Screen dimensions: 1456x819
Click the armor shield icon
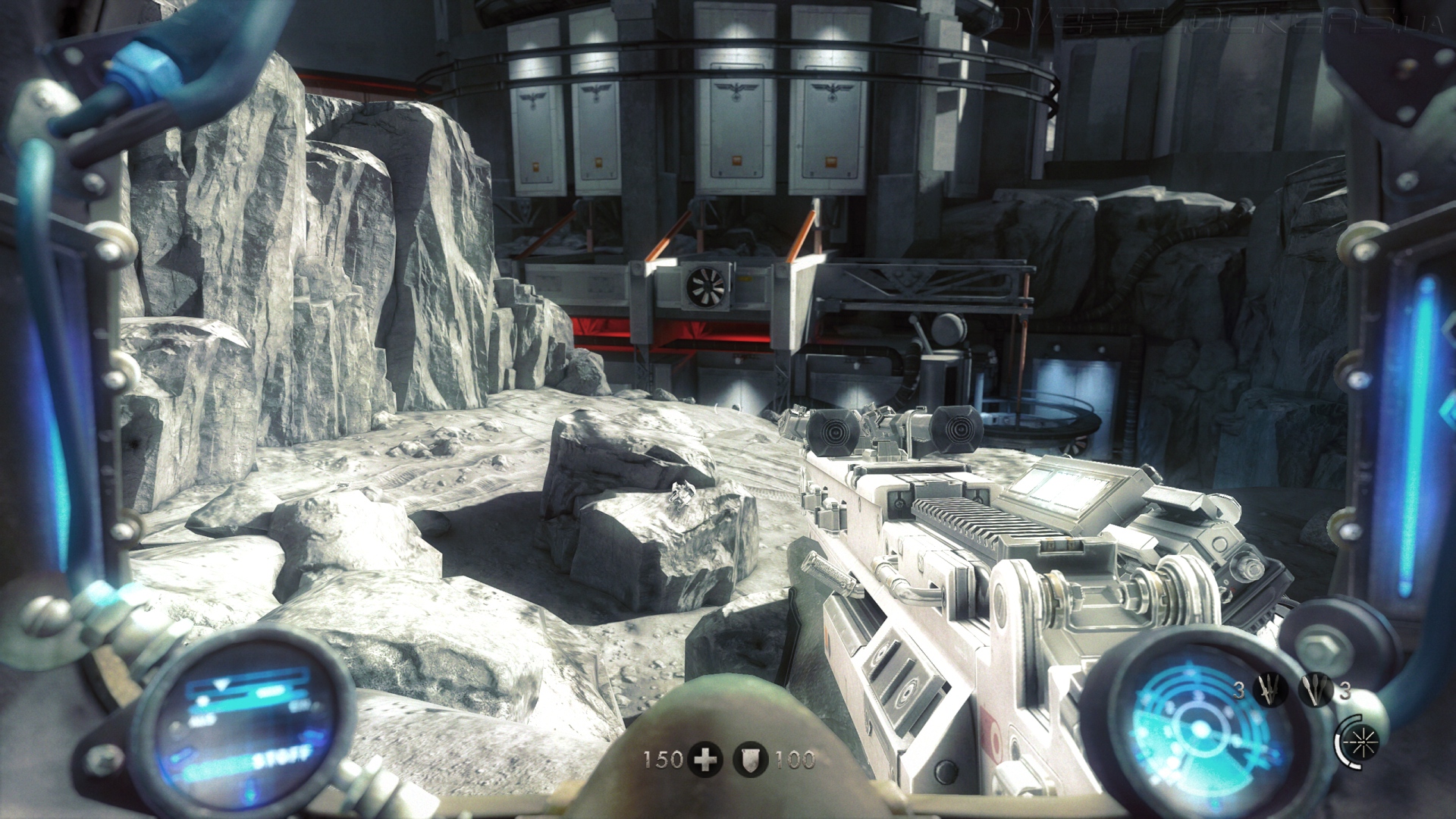pos(750,759)
